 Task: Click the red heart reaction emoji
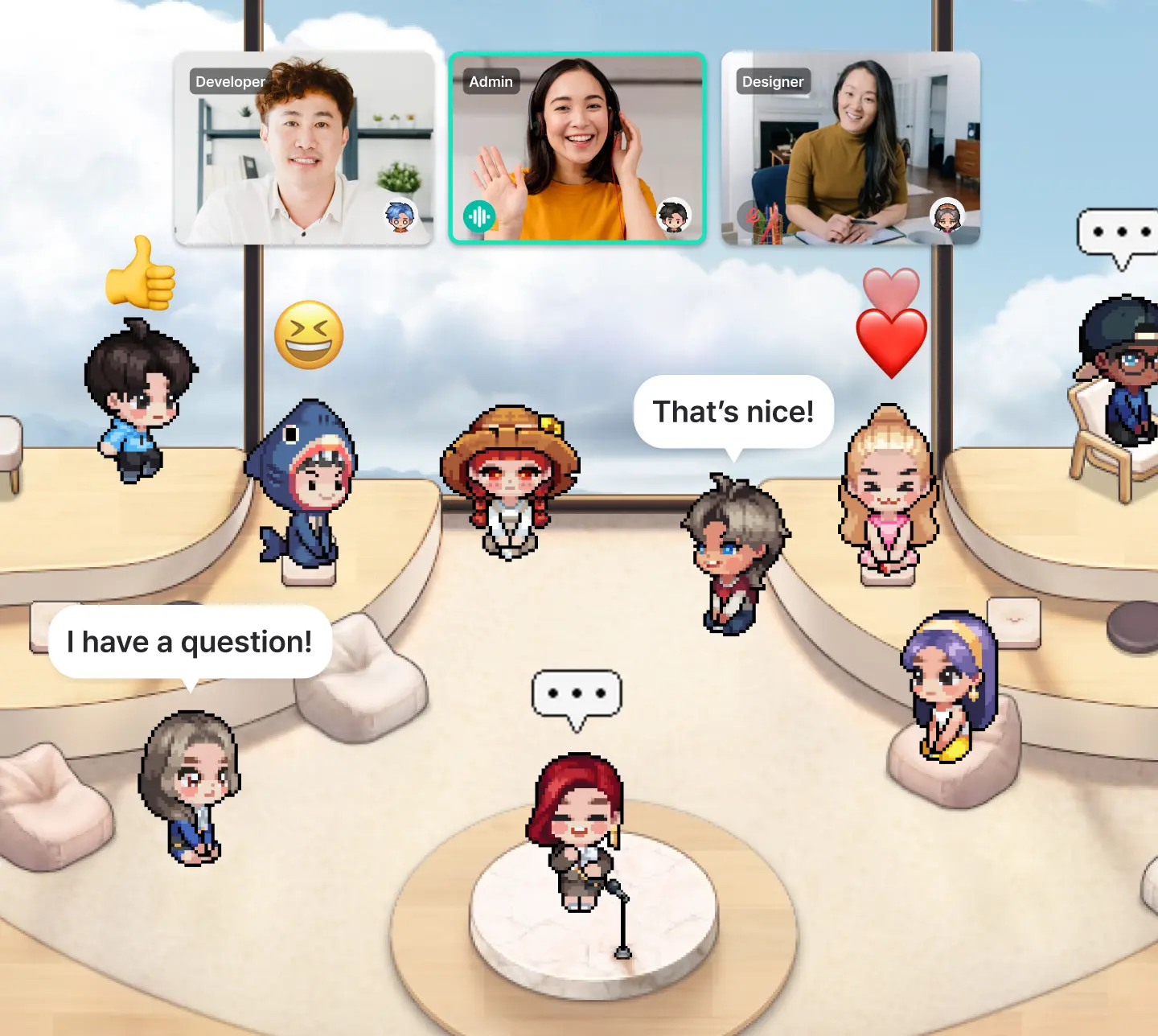pyautogui.click(x=890, y=341)
